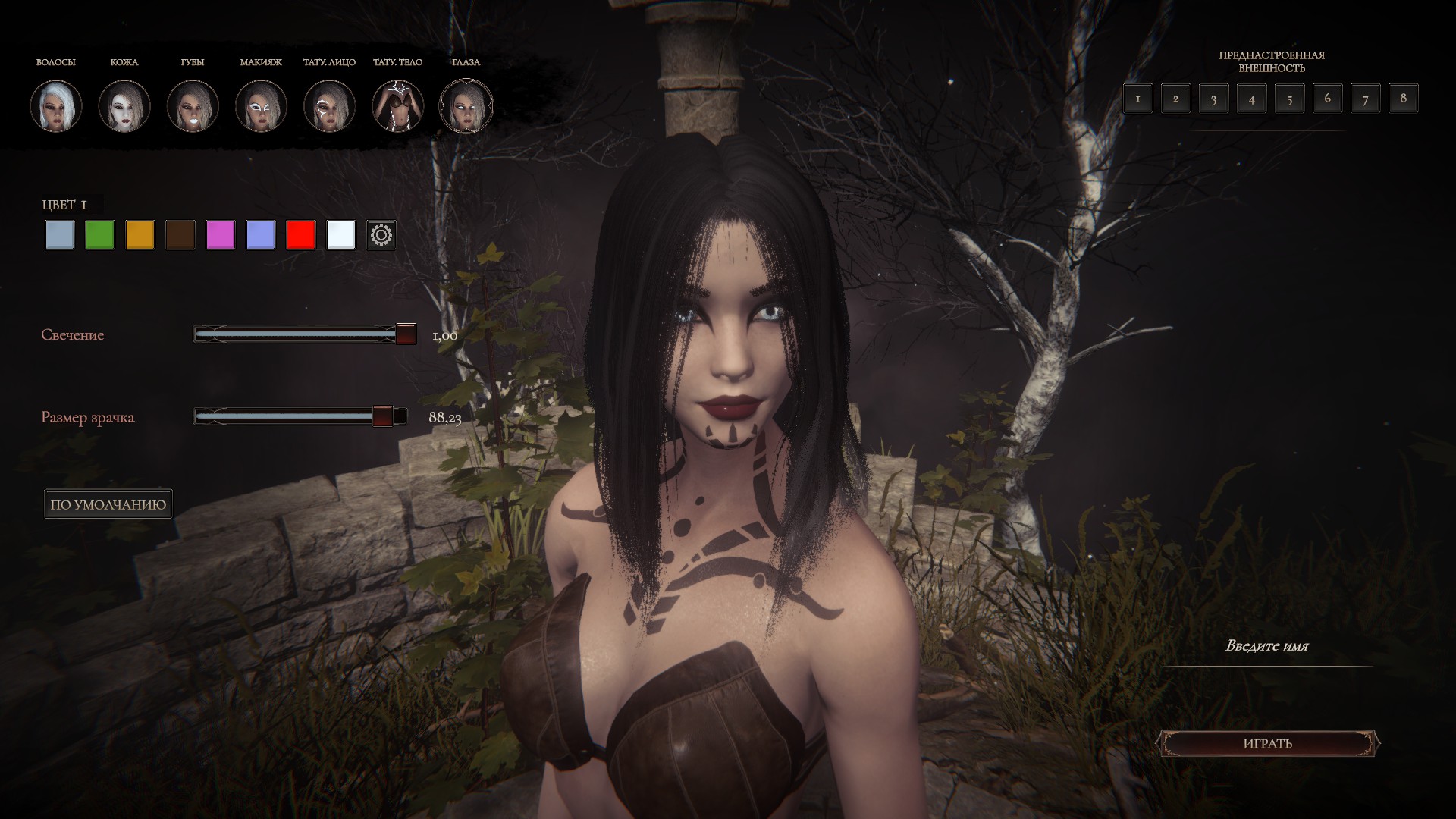Start the game with Играть
1456x819 pixels.
1267,743
